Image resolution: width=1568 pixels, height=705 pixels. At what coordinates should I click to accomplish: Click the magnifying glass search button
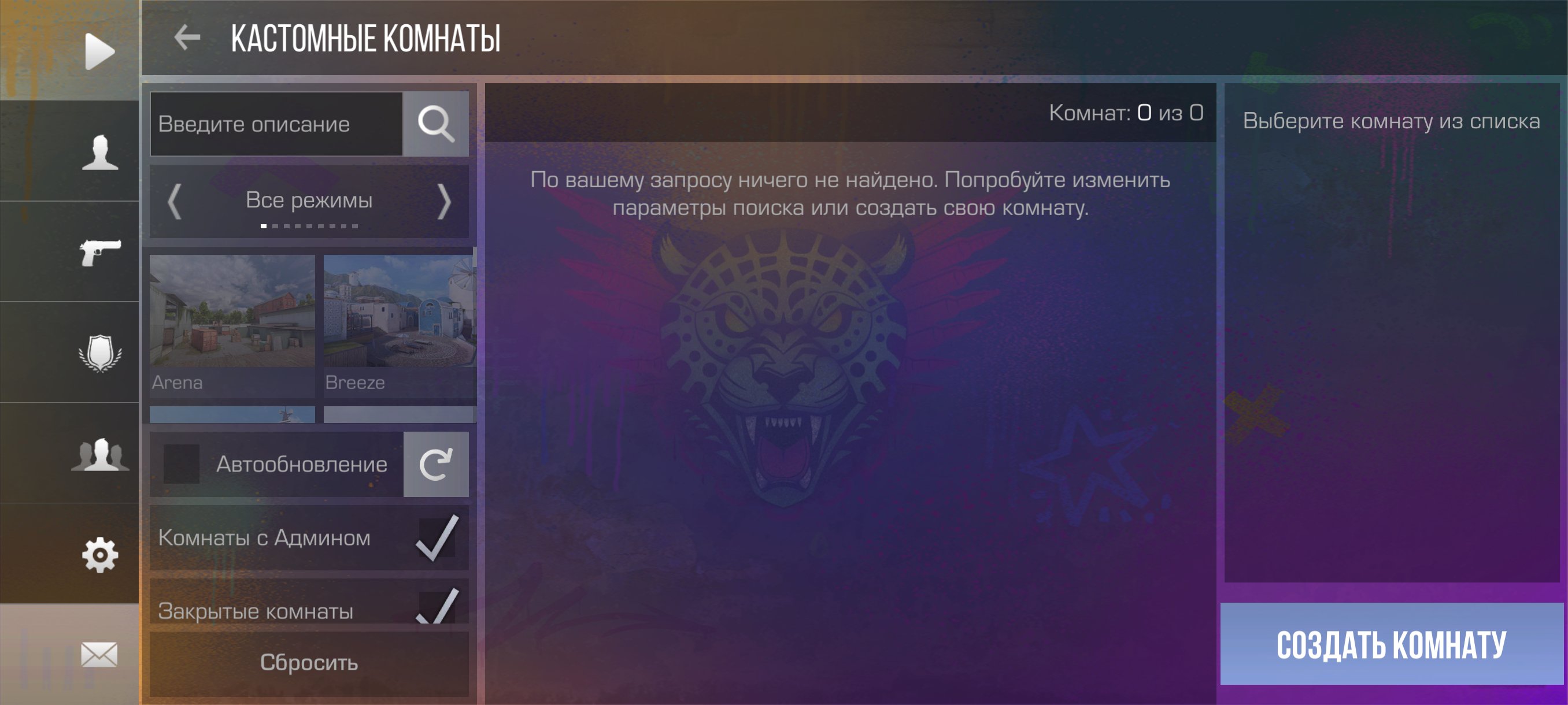[x=436, y=124]
